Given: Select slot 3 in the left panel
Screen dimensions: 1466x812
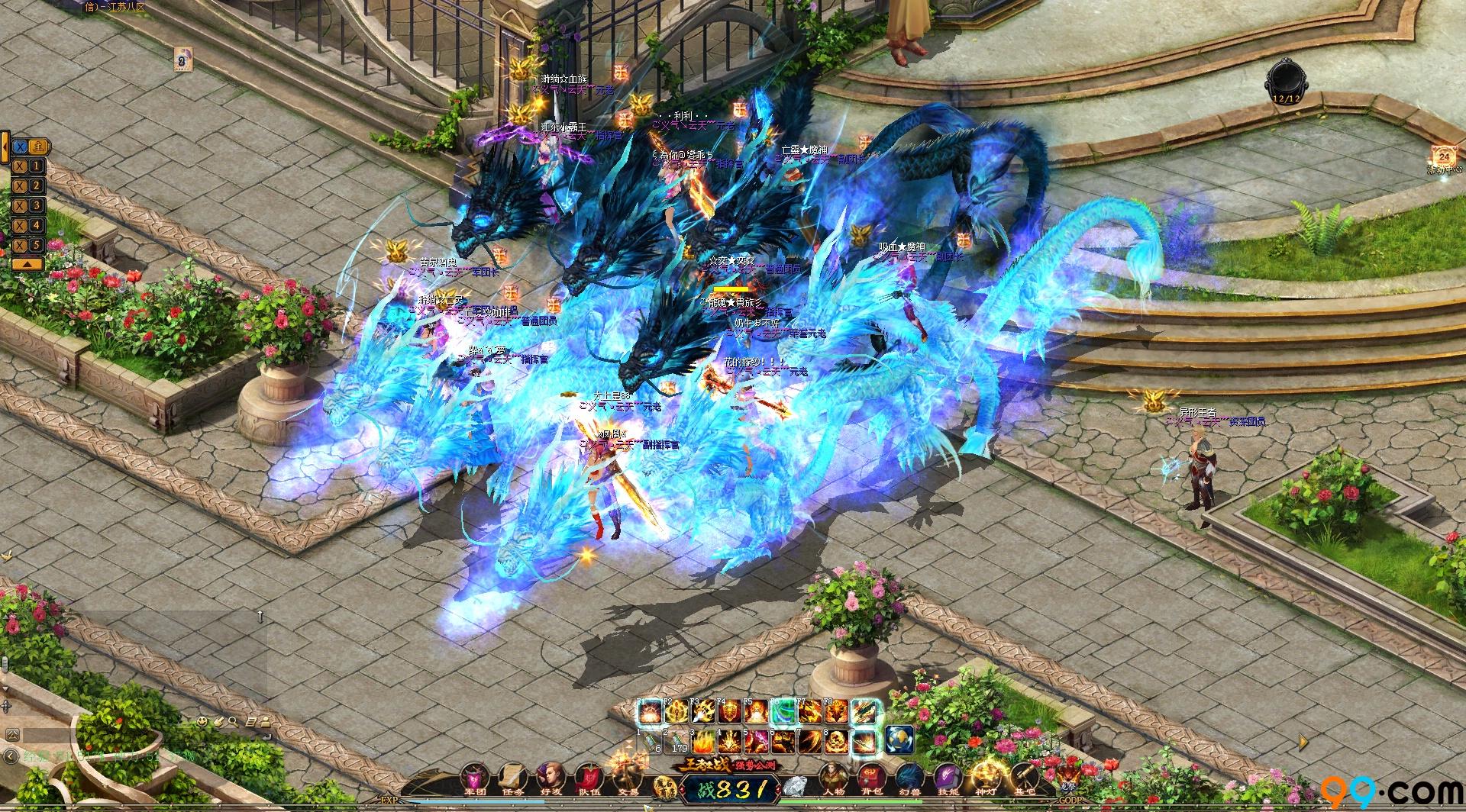Looking at the screenshot, I should coord(29,206).
